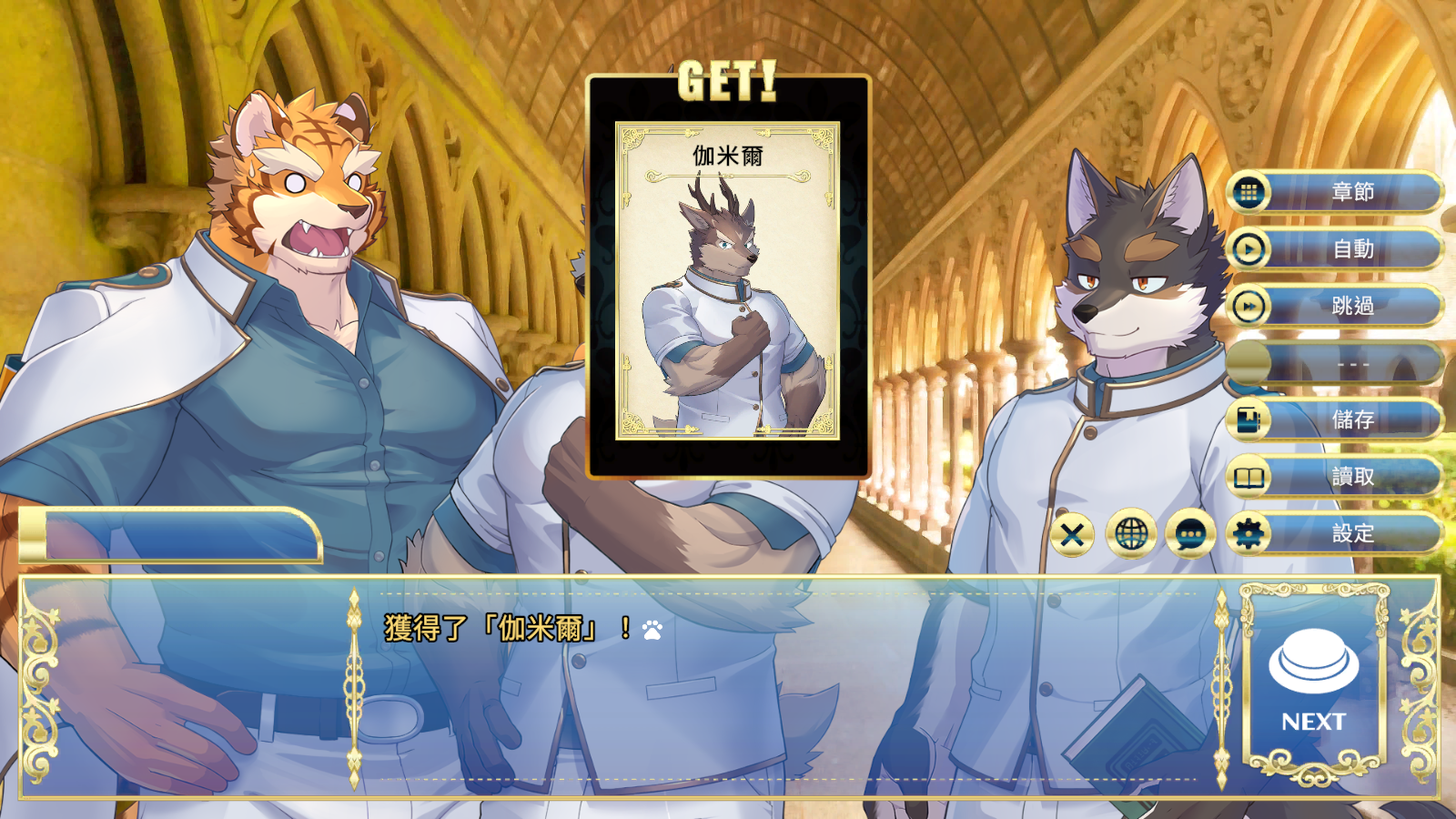Open the 讀取 load menu
Screen dimensions: 1456x819
coord(1335,477)
